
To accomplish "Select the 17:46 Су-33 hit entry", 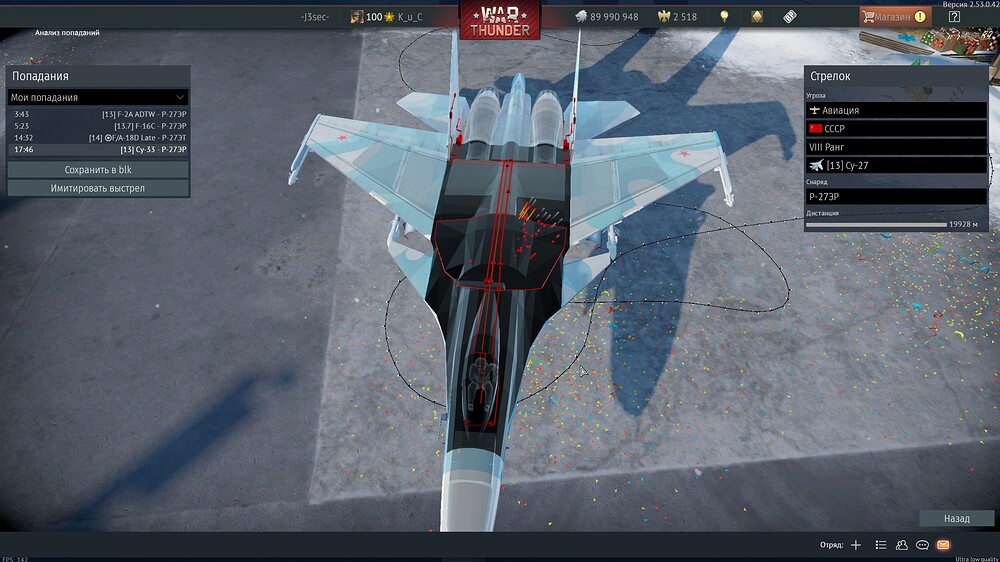I will (x=99, y=149).
